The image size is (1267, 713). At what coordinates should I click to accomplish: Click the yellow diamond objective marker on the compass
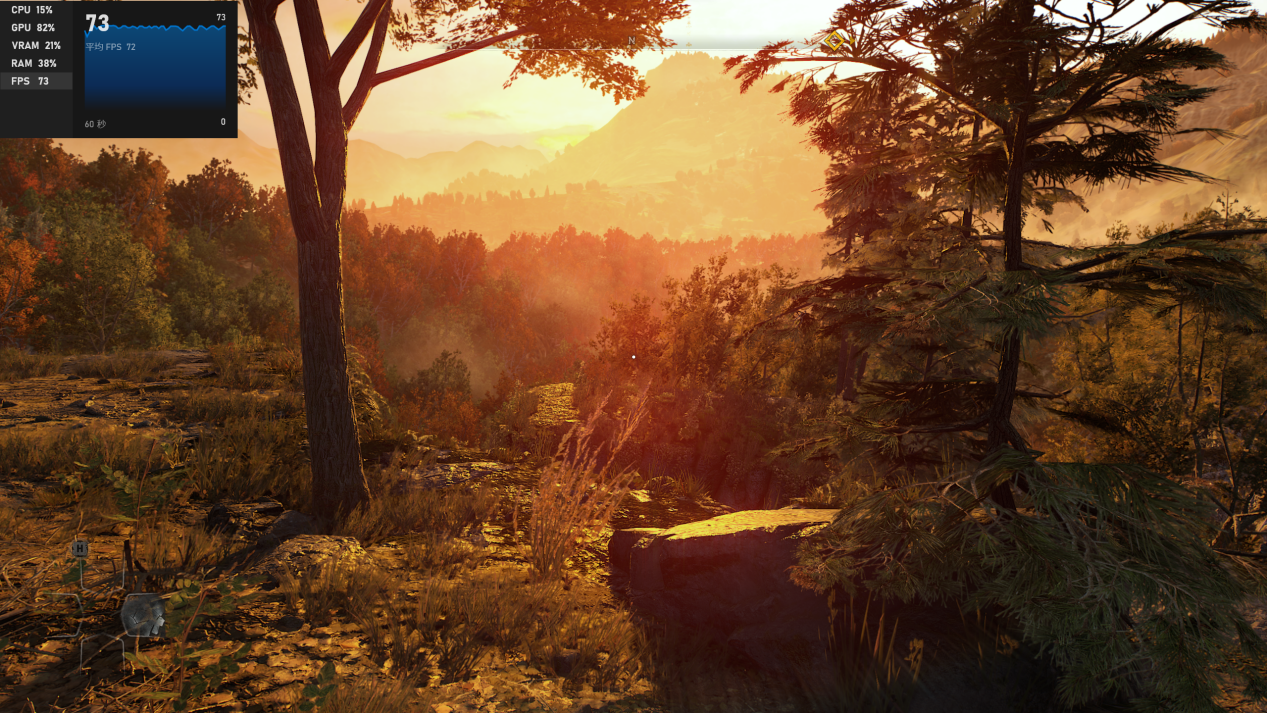point(834,41)
